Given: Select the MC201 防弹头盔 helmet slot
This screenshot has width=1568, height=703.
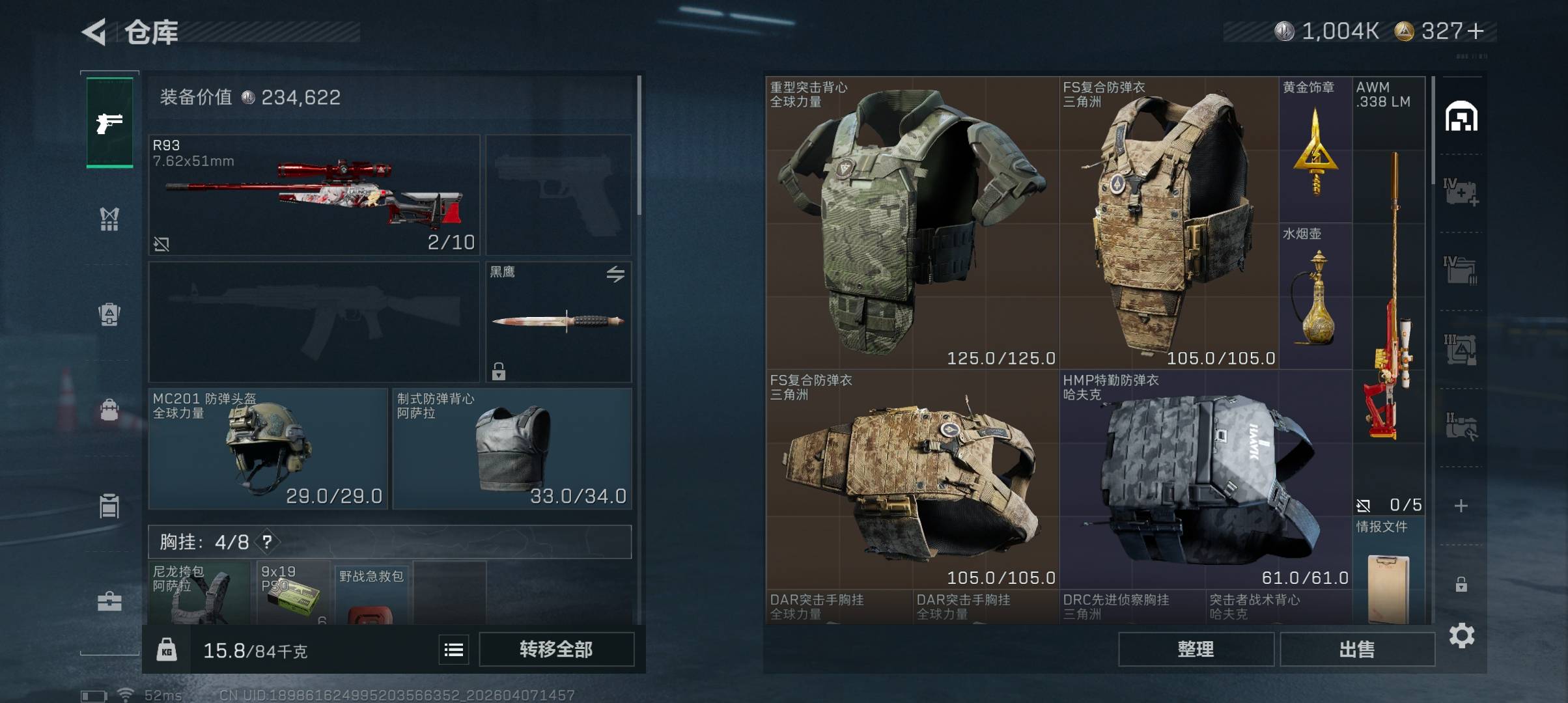Looking at the screenshot, I should pos(268,448).
